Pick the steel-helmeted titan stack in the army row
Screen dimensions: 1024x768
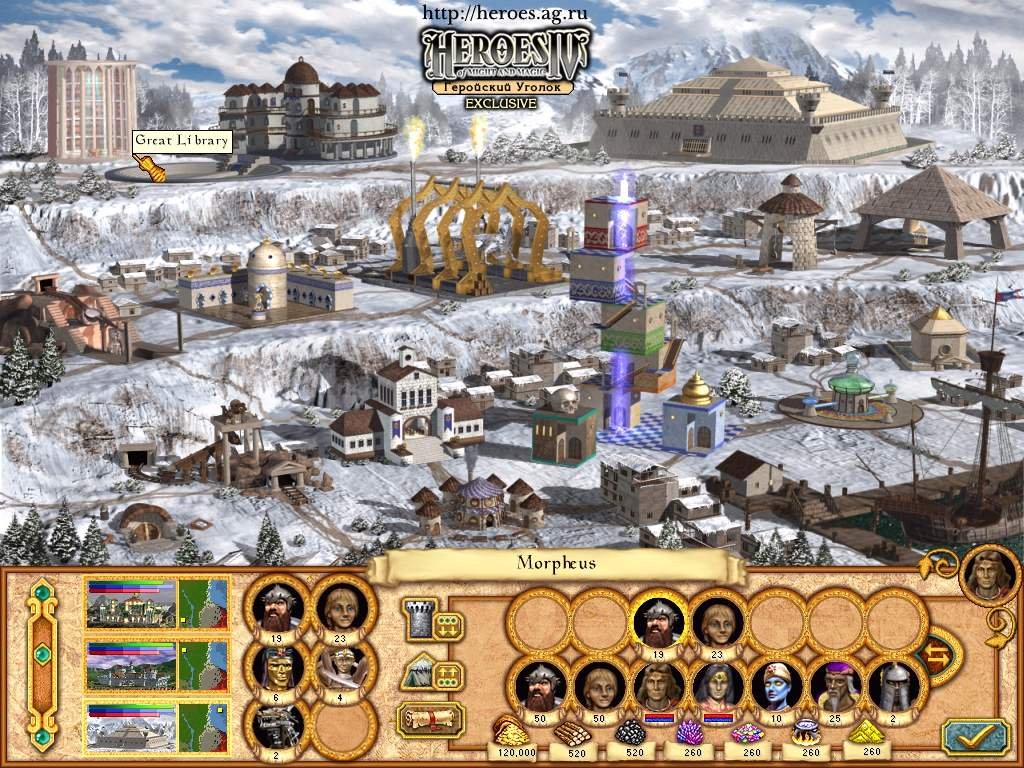point(892,686)
